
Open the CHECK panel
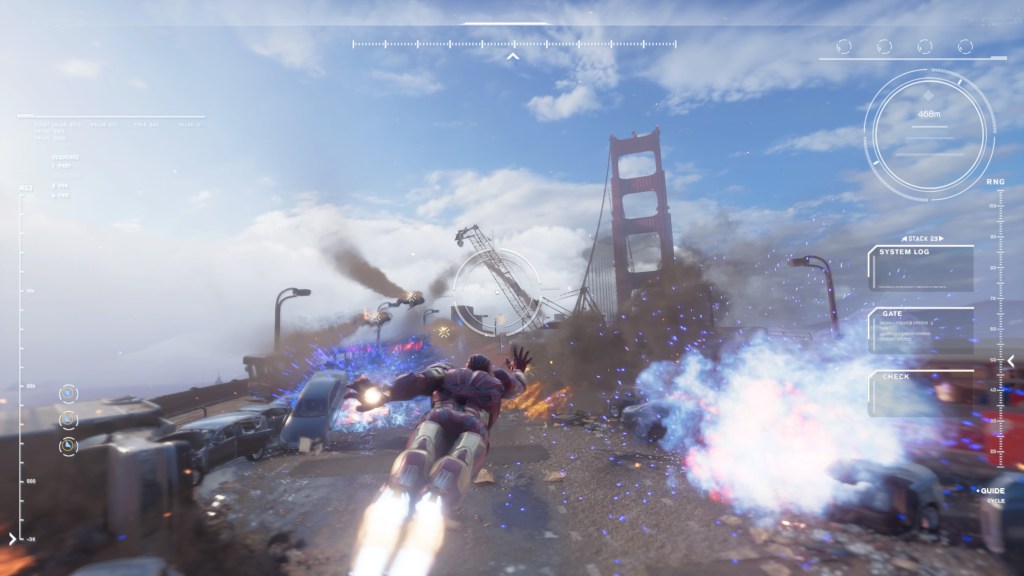click(x=920, y=392)
